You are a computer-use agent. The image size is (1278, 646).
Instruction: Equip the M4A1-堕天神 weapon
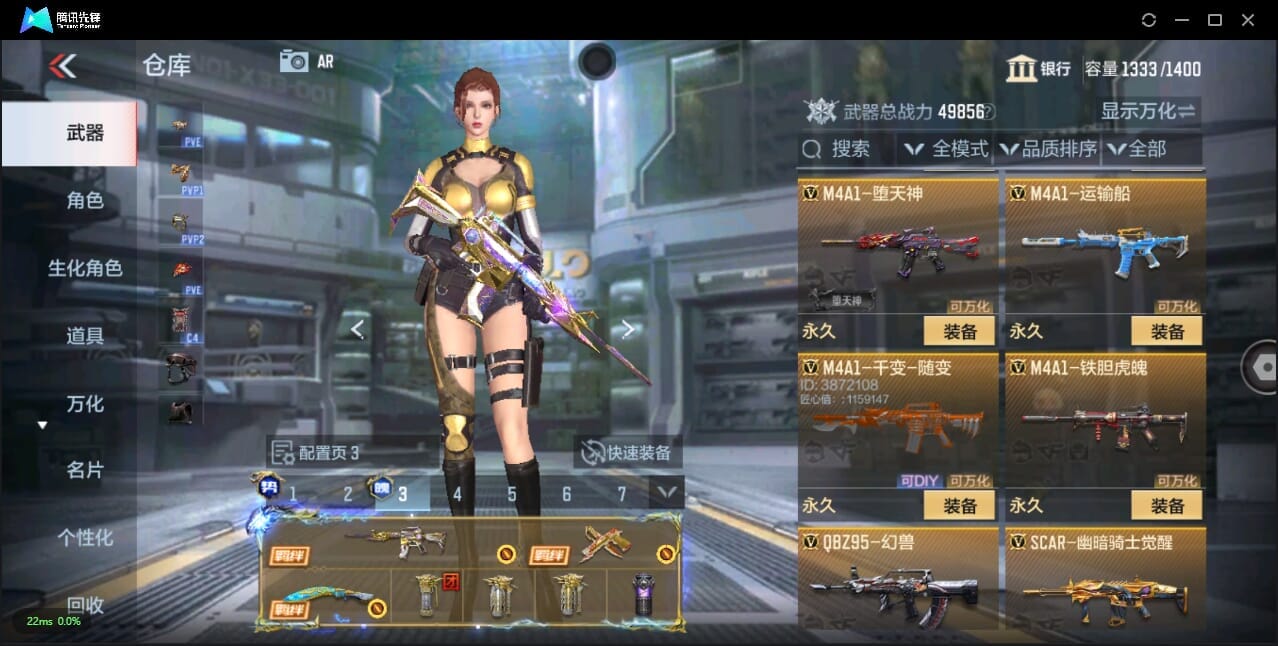958,331
